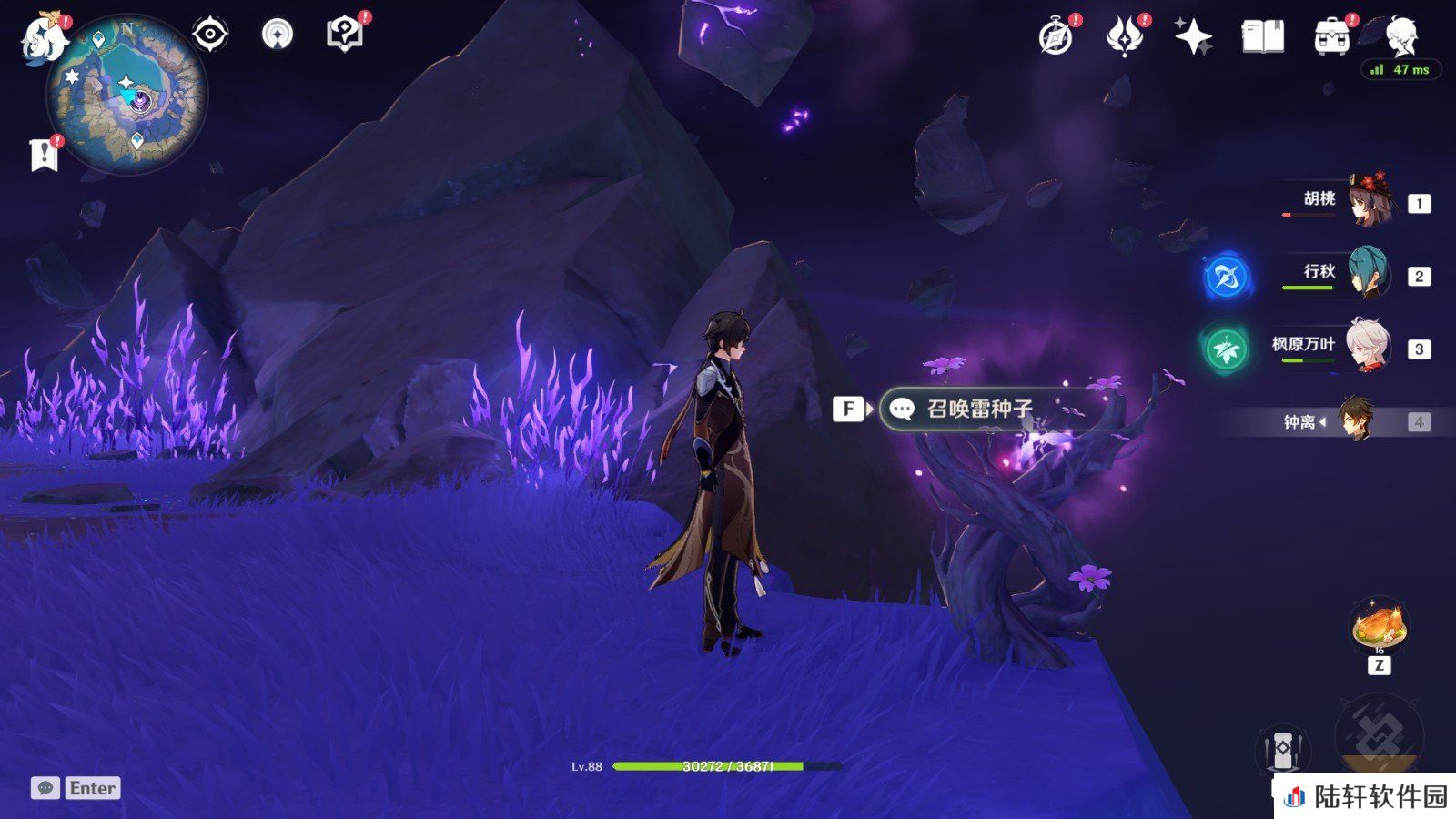Viewport: 1456px width, 819px height.
Task: Open the circular minimap
Action: [127, 96]
